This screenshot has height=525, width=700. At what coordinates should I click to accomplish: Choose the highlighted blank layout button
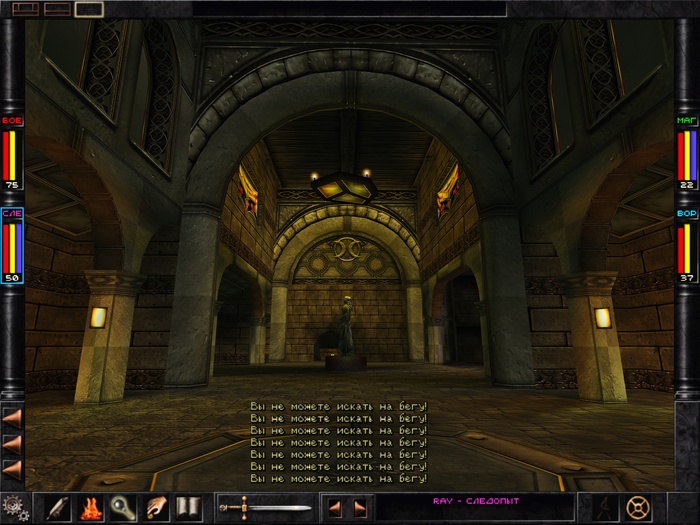coord(88,9)
